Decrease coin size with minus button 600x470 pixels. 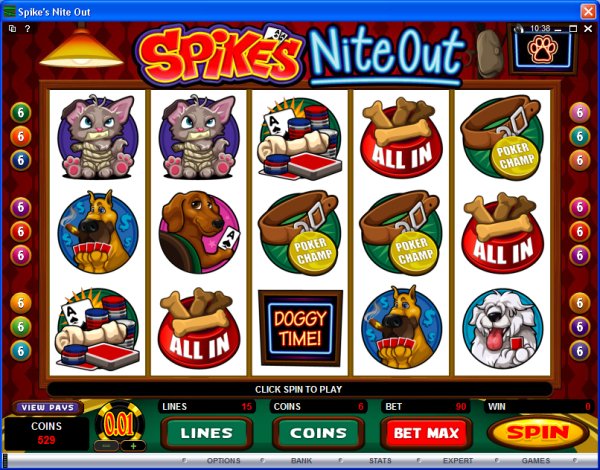click(x=104, y=446)
